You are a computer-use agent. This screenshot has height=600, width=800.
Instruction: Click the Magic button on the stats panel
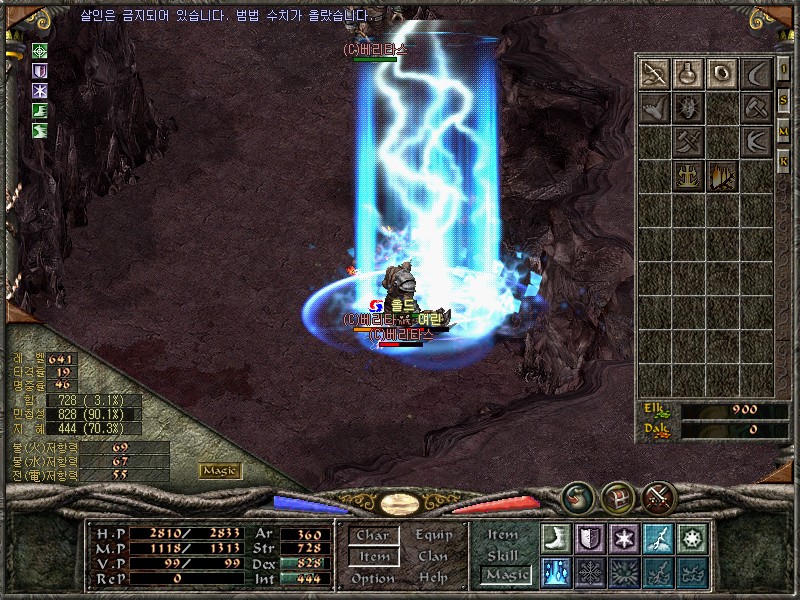(219, 470)
